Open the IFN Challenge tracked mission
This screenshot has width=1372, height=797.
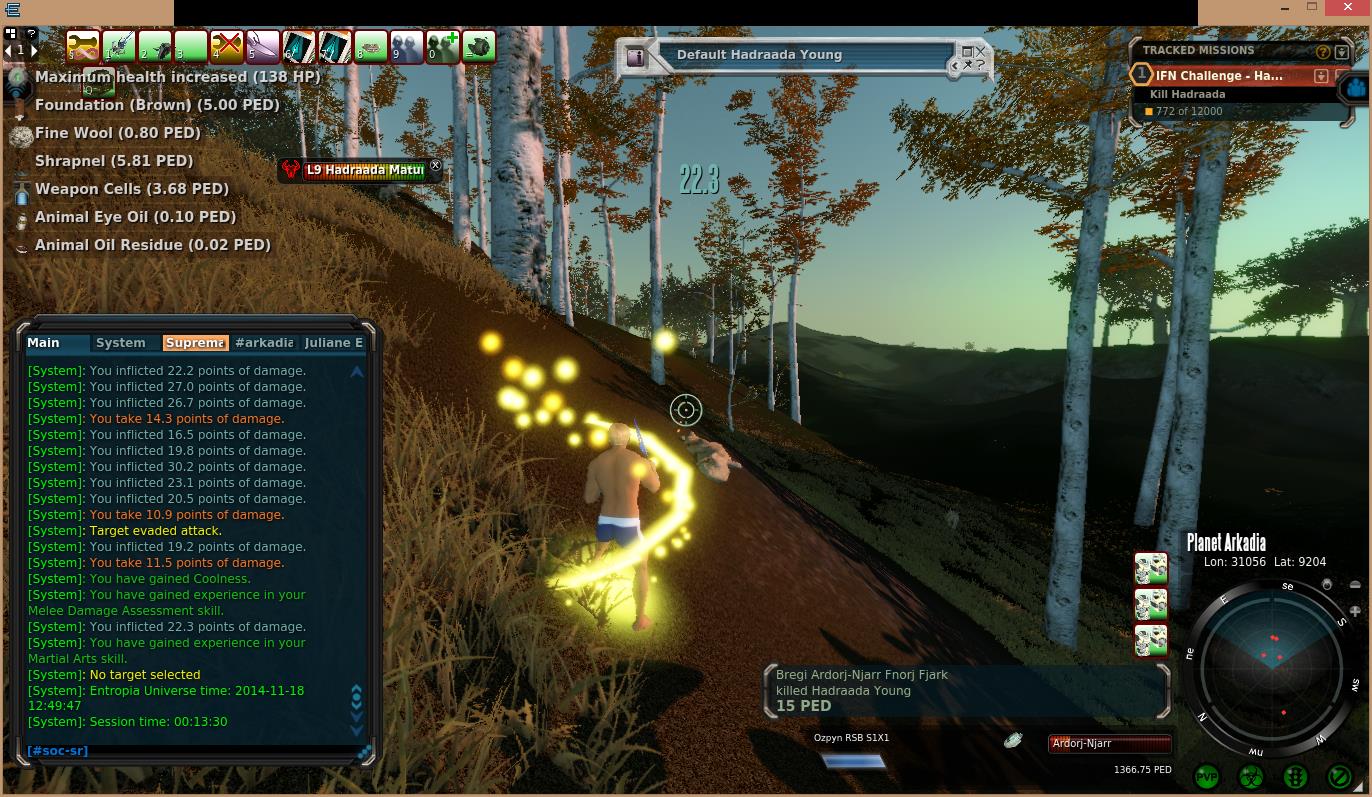click(1218, 75)
